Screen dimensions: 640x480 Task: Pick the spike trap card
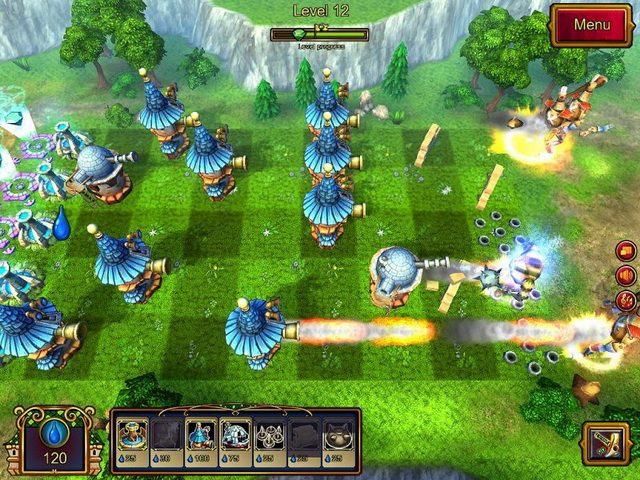coord(270,436)
